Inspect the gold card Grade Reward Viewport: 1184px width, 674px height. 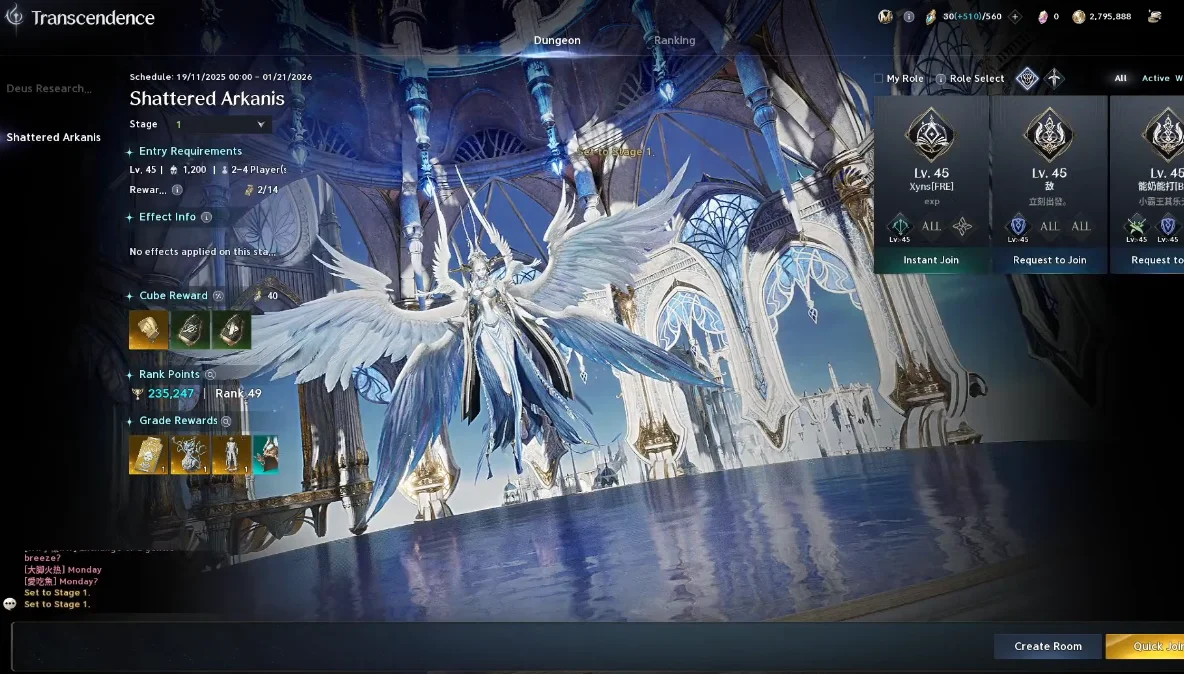148,455
